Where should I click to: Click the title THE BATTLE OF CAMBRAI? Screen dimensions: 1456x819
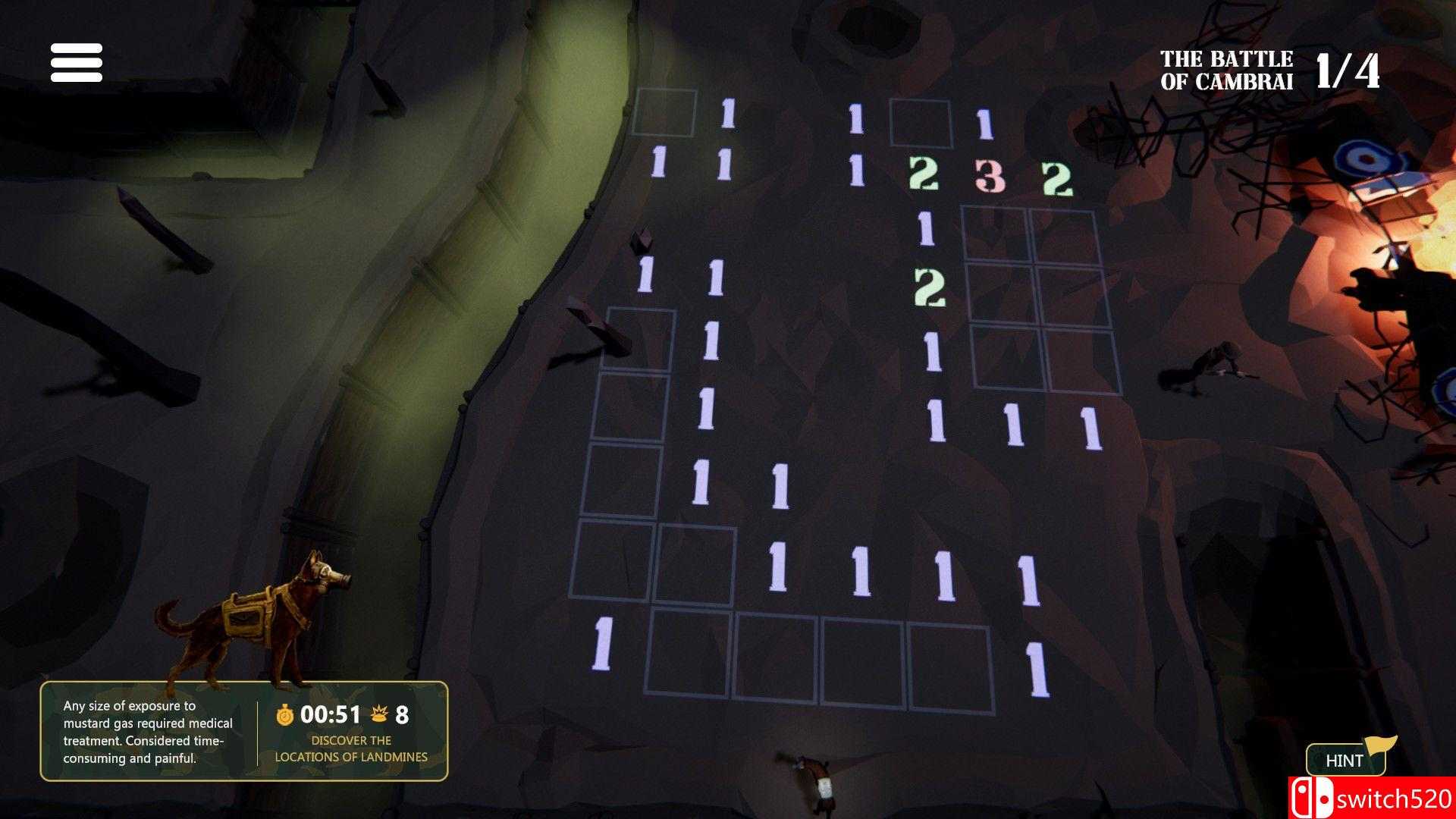(x=1227, y=67)
